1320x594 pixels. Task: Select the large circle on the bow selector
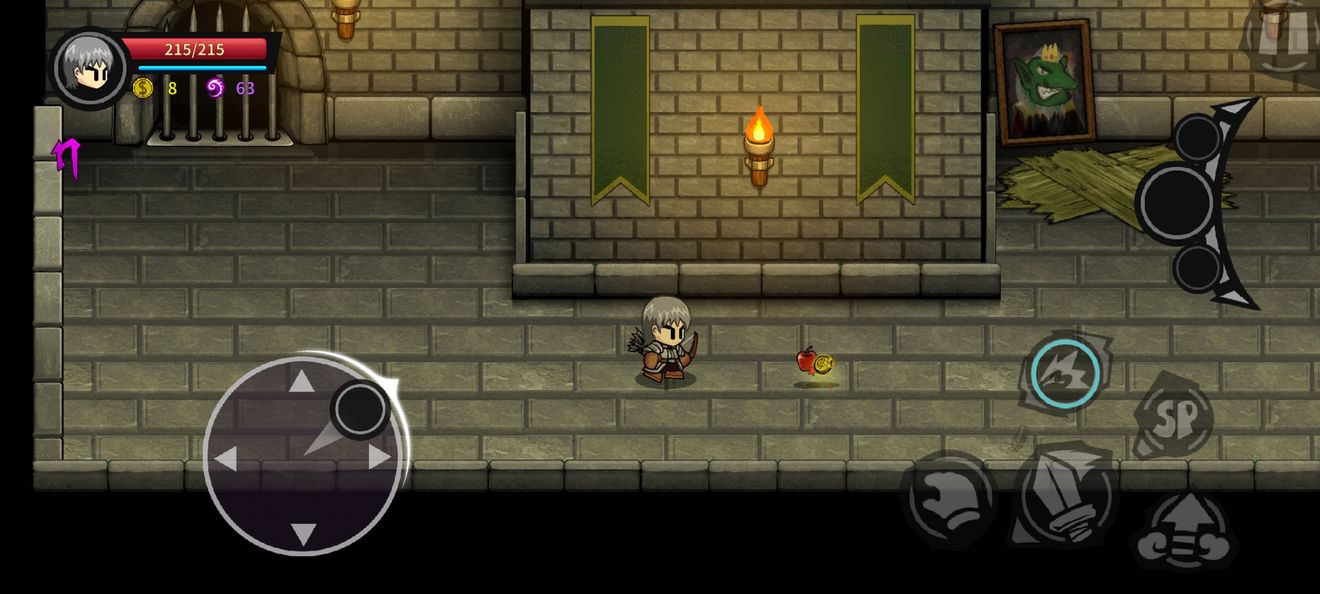(x=1176, y=203)
